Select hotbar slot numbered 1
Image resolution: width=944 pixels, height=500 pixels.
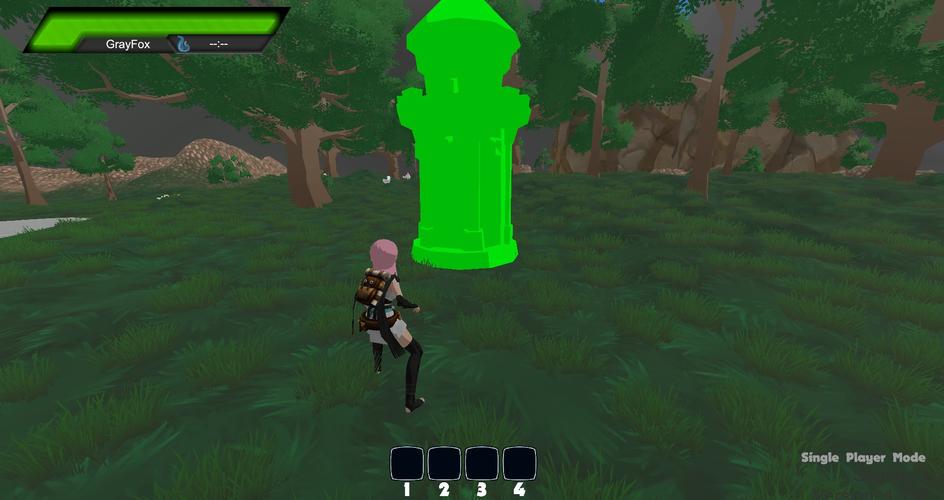[x=407, y=463]
